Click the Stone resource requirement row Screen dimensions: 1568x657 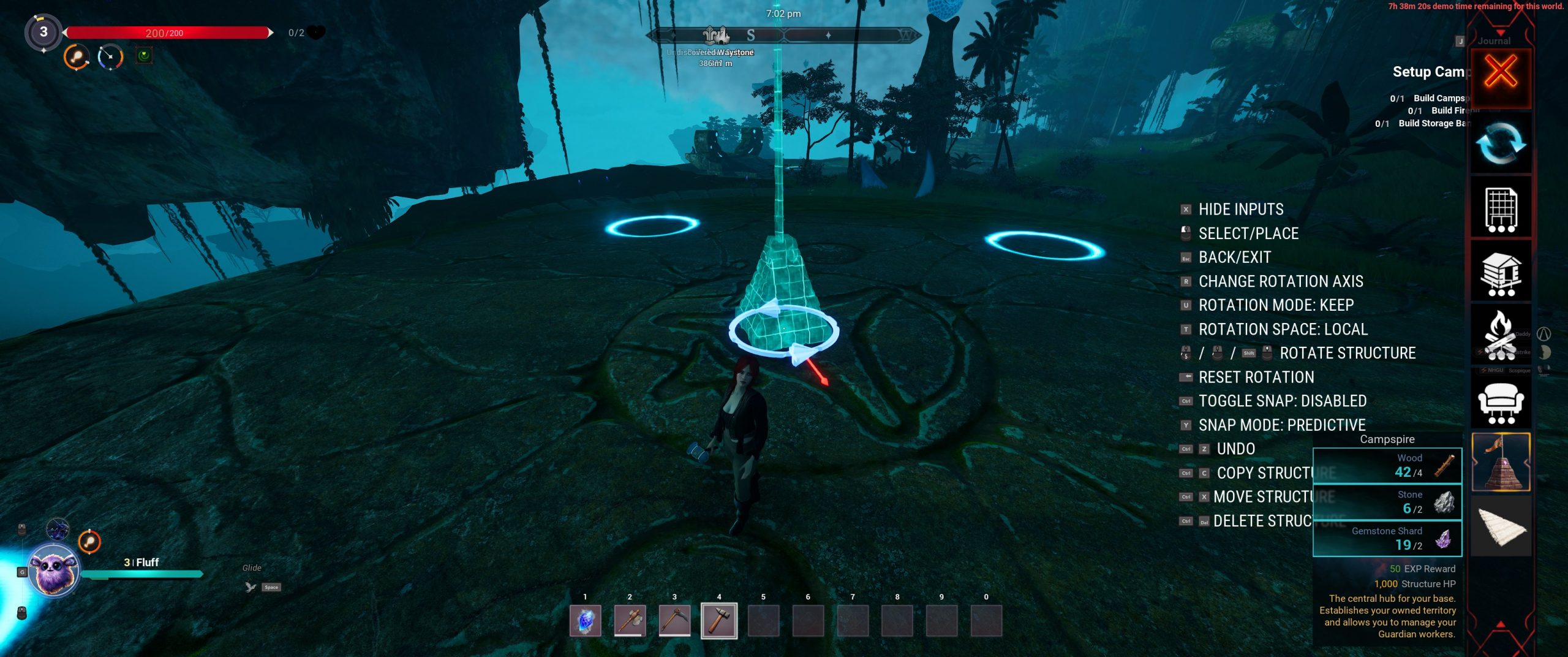(1387, 503)
